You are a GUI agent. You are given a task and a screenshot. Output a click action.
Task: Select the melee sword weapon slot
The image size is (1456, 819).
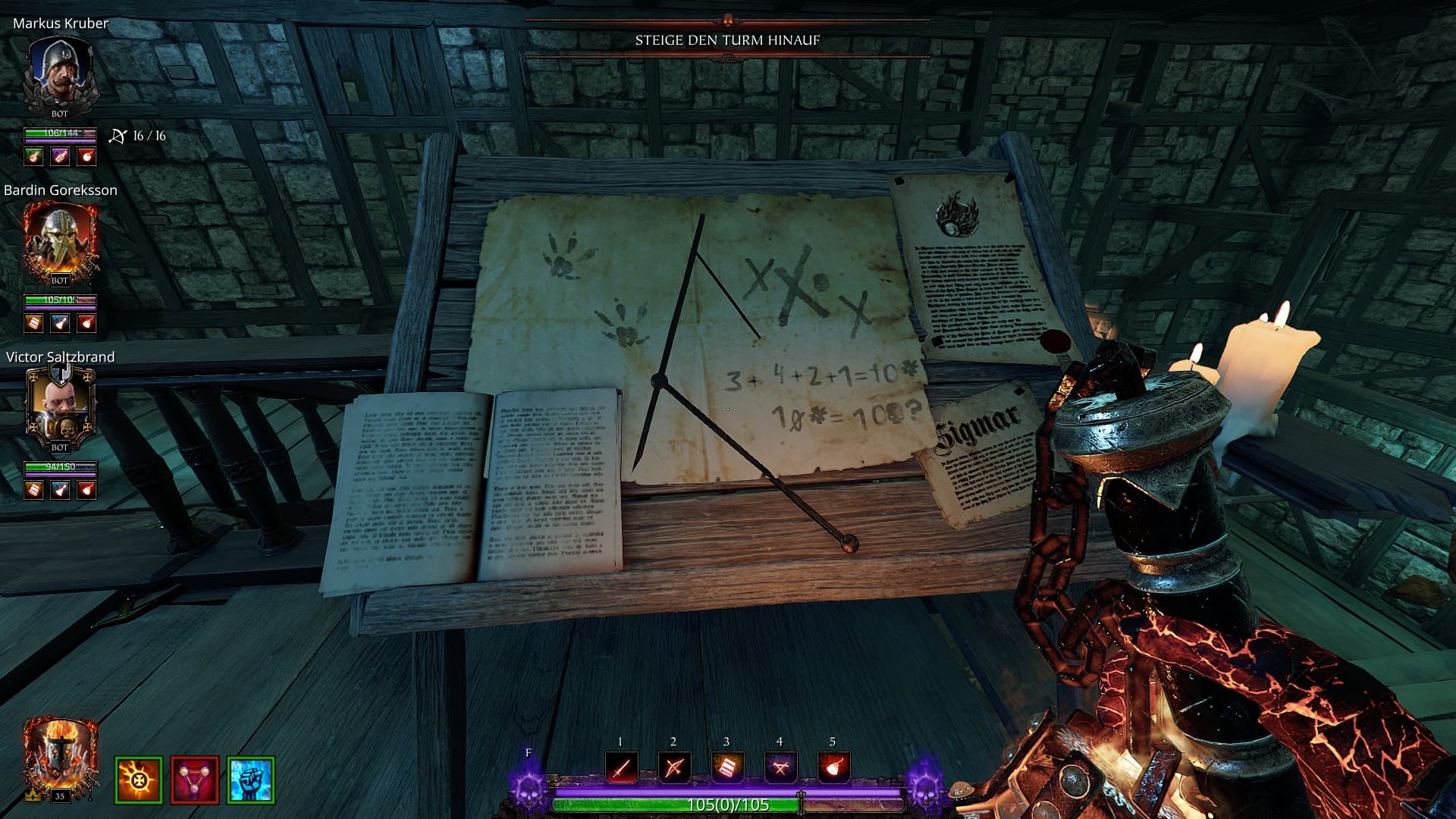pos(621,768)
